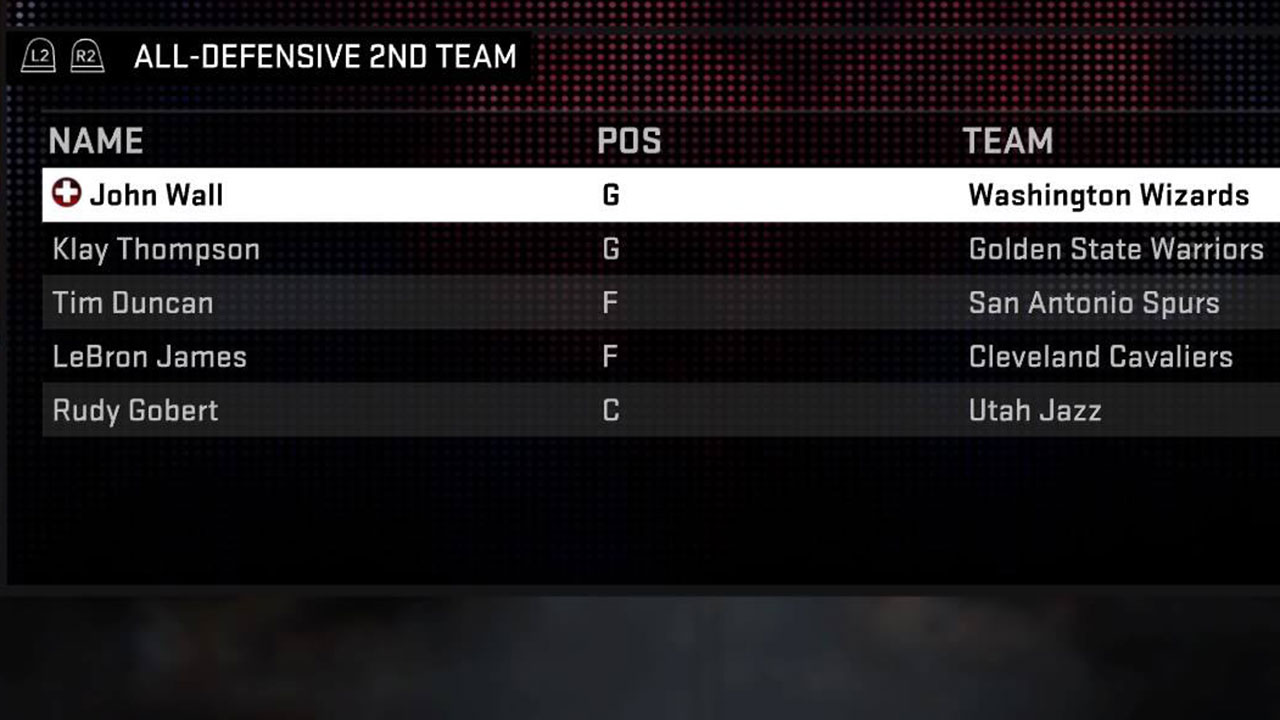Open San Antonio Spurs team entry
This screenshot has width=1280, height=720.
[x=1094, y=303]
